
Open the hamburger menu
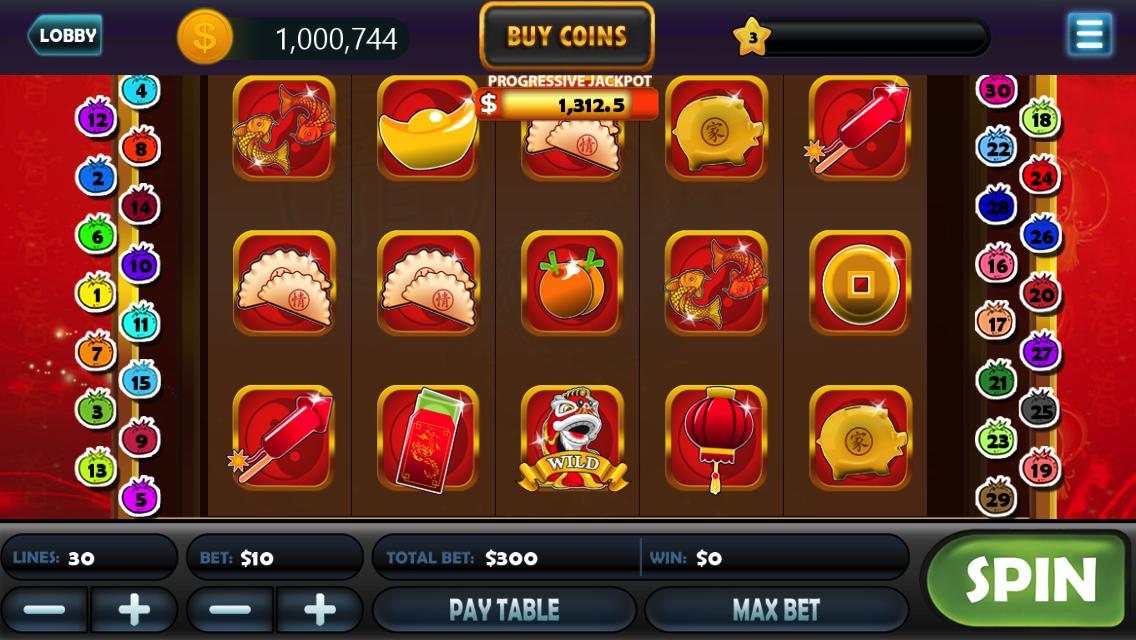(1089, 35)
